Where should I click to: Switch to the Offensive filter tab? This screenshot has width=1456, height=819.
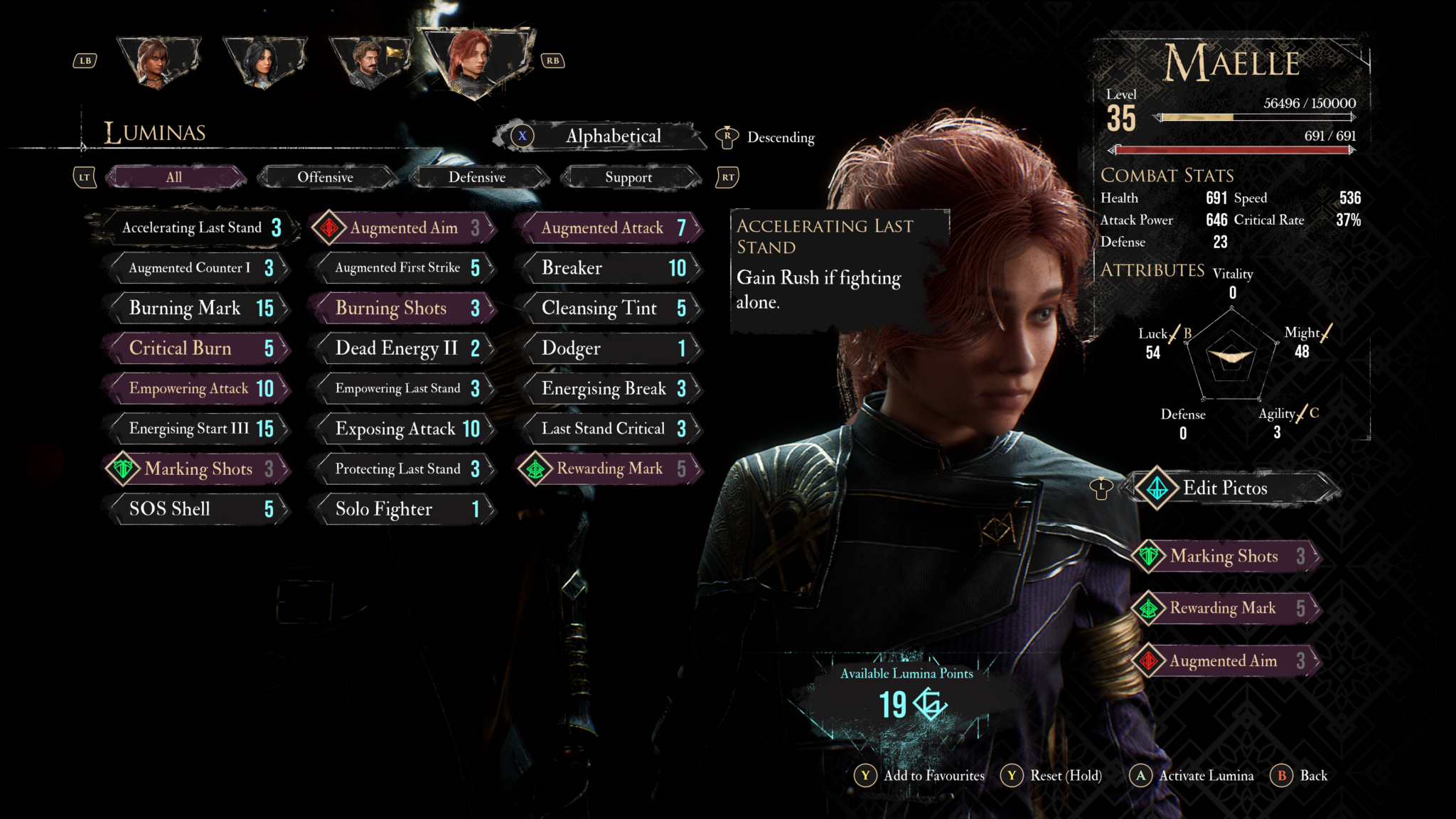pos(326,177)
